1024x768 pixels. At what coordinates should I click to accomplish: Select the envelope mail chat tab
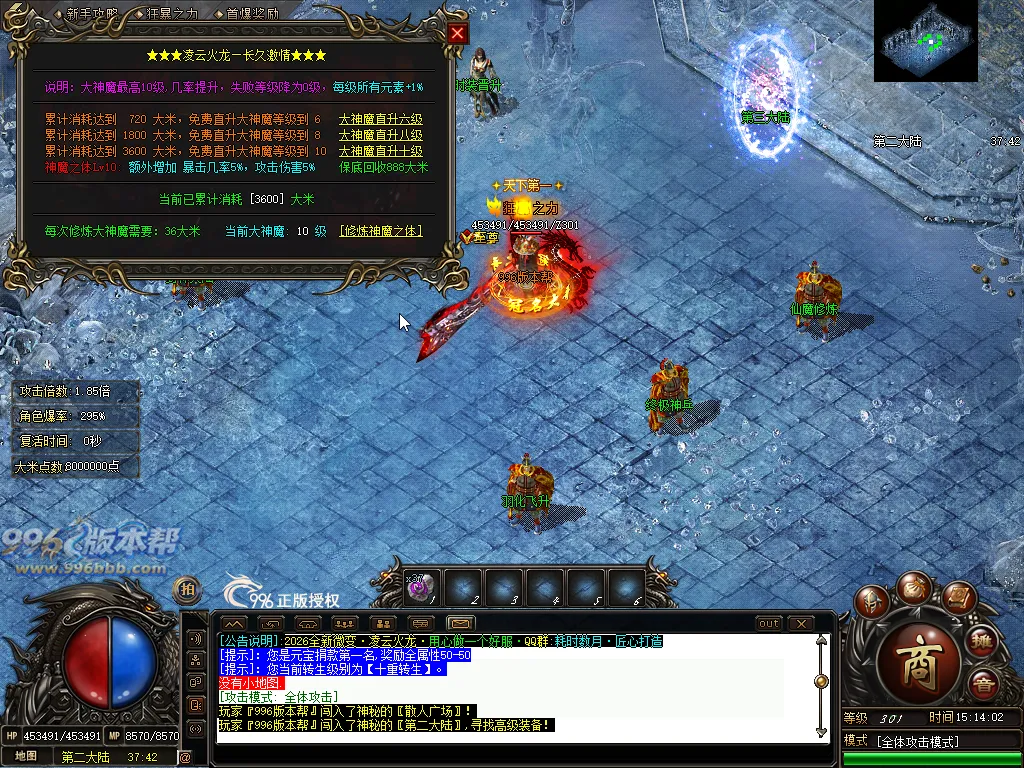[x=461, y=624]
